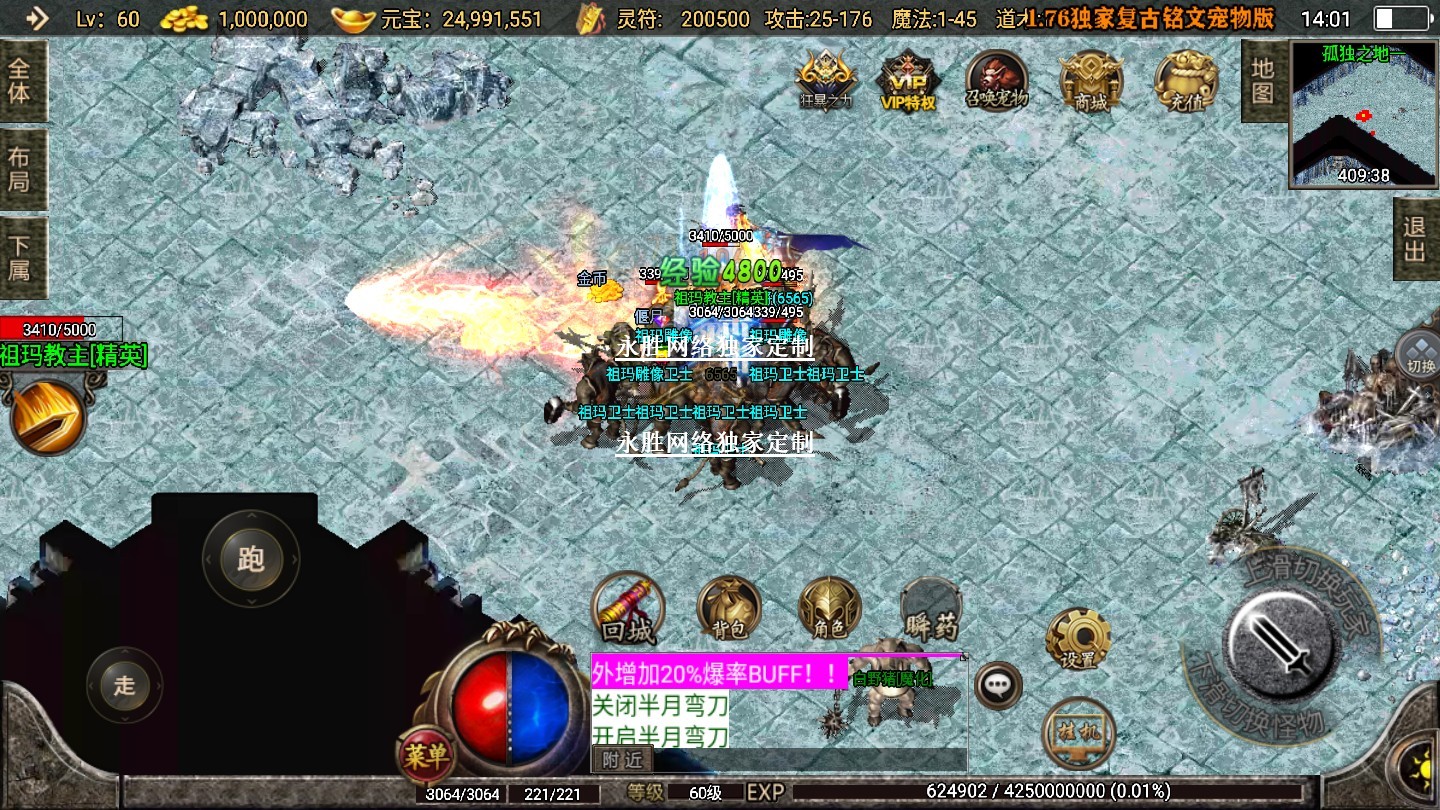The height and width of the screenshot is (810, 1440).
Task: Switch to the 下属 side tab
Action: coord(21,256)
